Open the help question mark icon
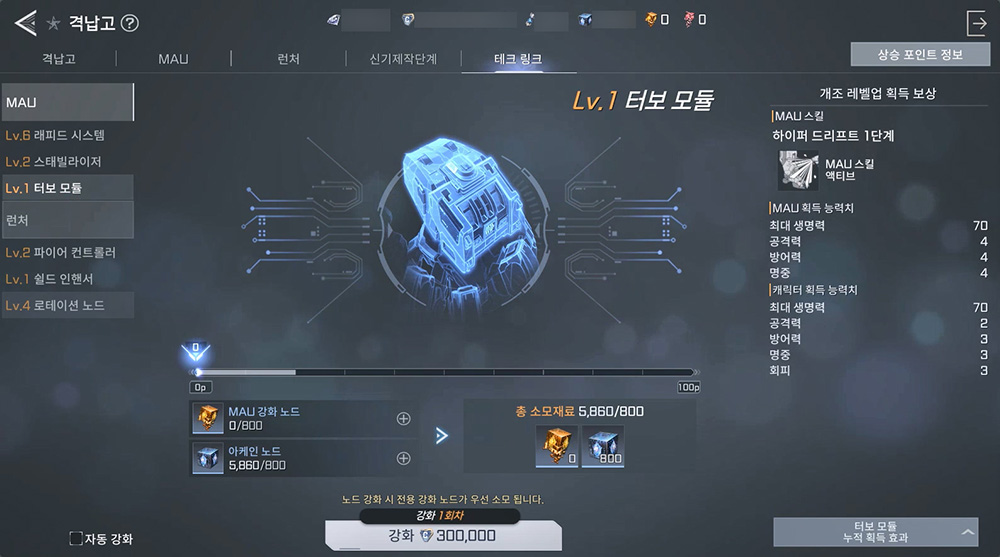Screen dimensions: 1000x557 click(x=129, y=24)
